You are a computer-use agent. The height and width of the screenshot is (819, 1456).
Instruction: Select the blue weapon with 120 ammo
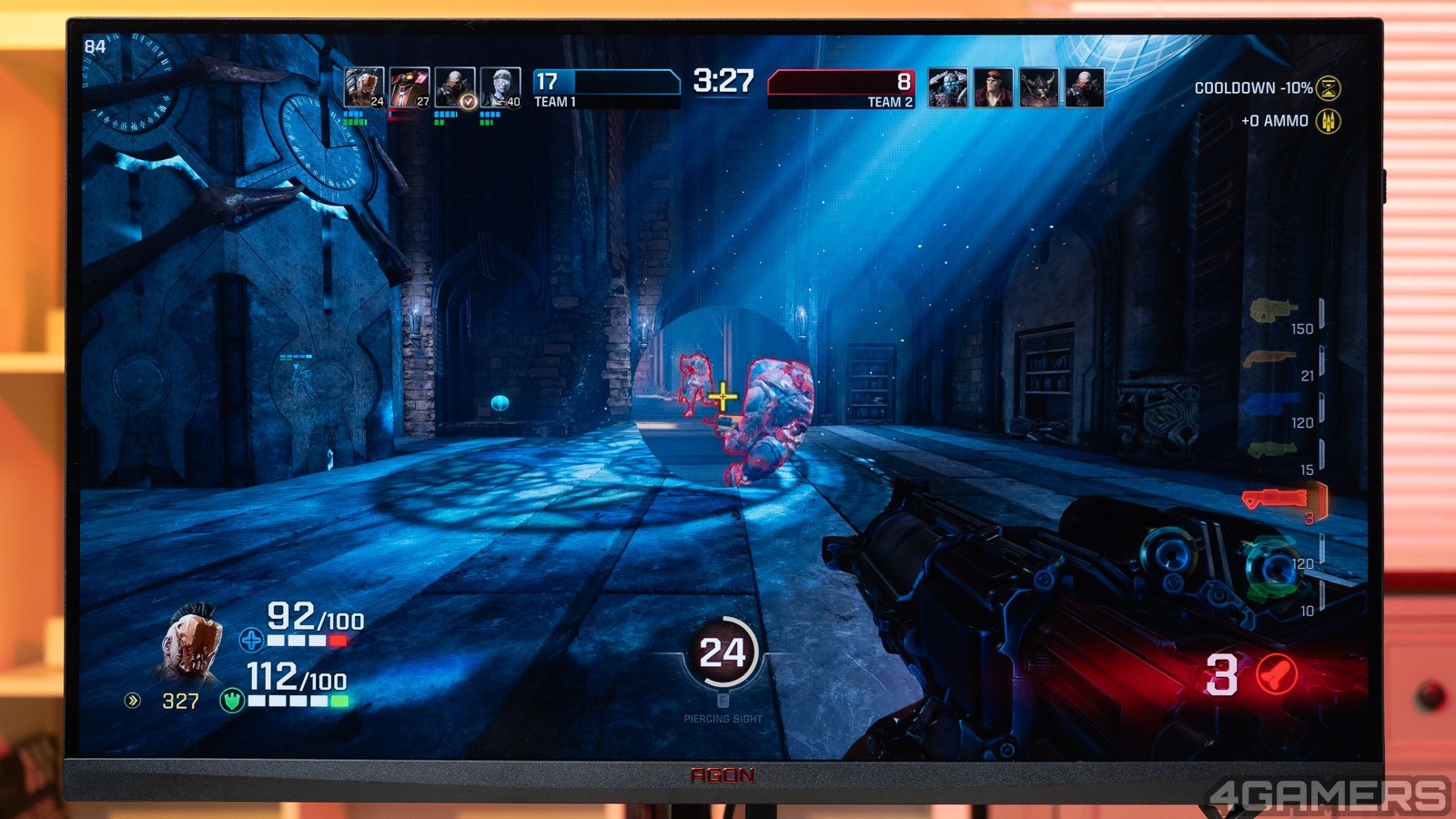tap(1271, 405)
